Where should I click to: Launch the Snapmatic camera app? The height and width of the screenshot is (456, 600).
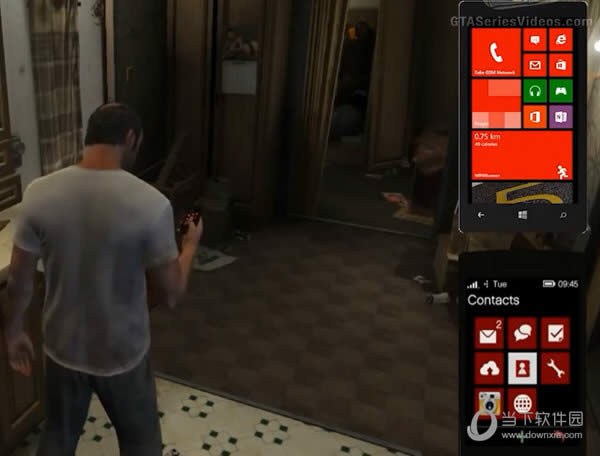pyautogui.click(x=488, y=403)
